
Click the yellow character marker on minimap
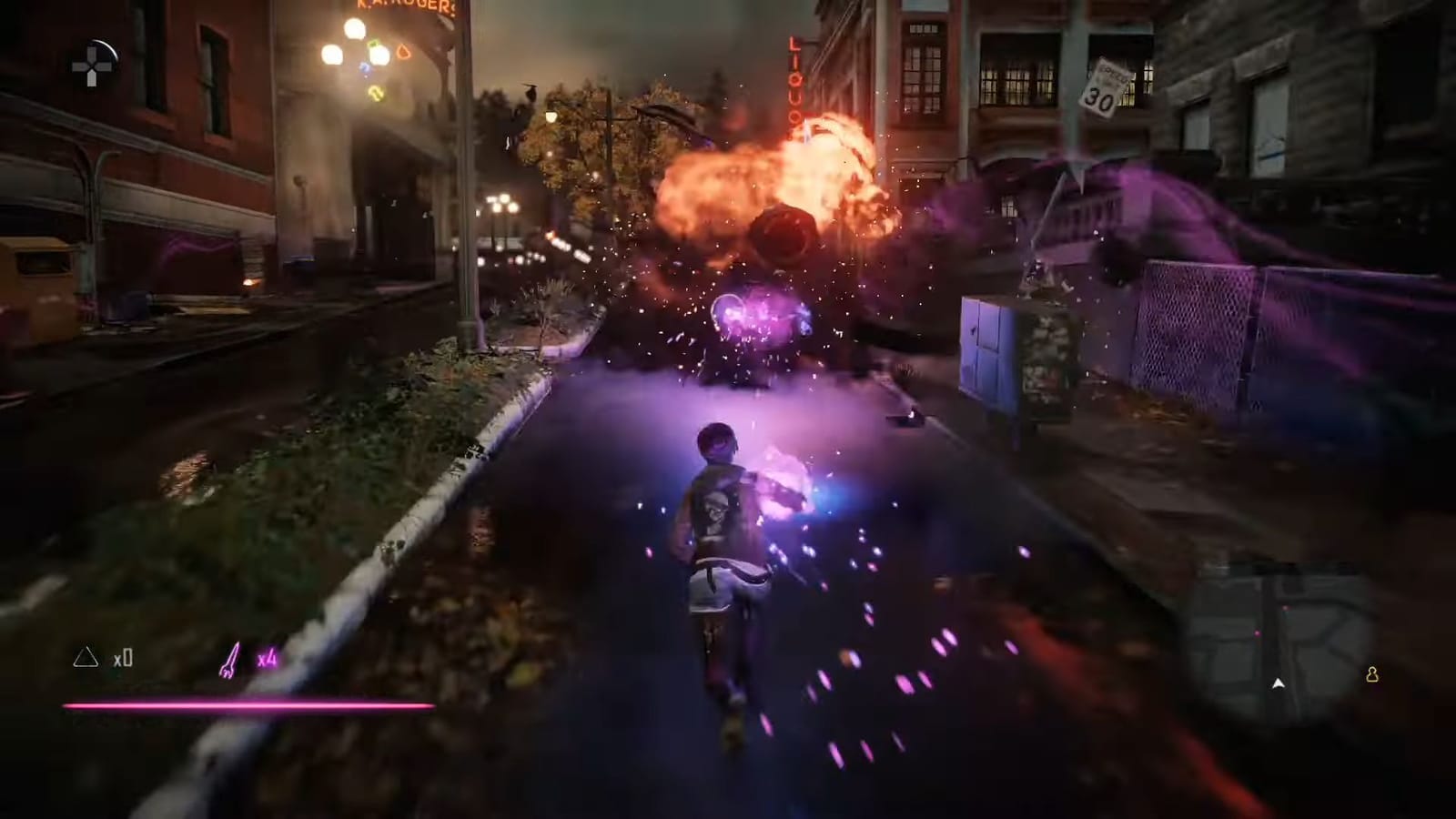(x=1373, y=675)
